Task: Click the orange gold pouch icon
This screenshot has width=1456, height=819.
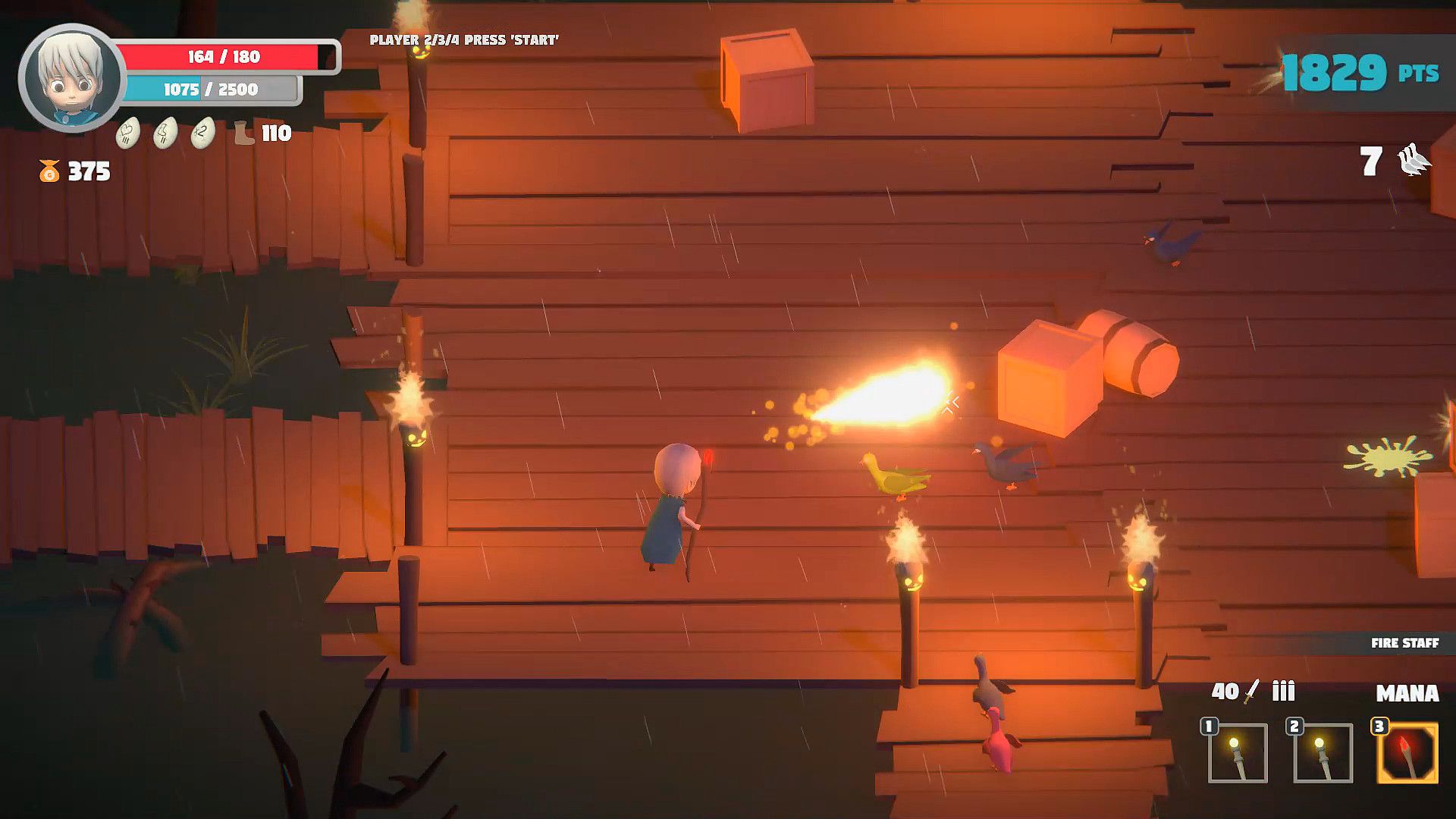Action: (49, 171)
